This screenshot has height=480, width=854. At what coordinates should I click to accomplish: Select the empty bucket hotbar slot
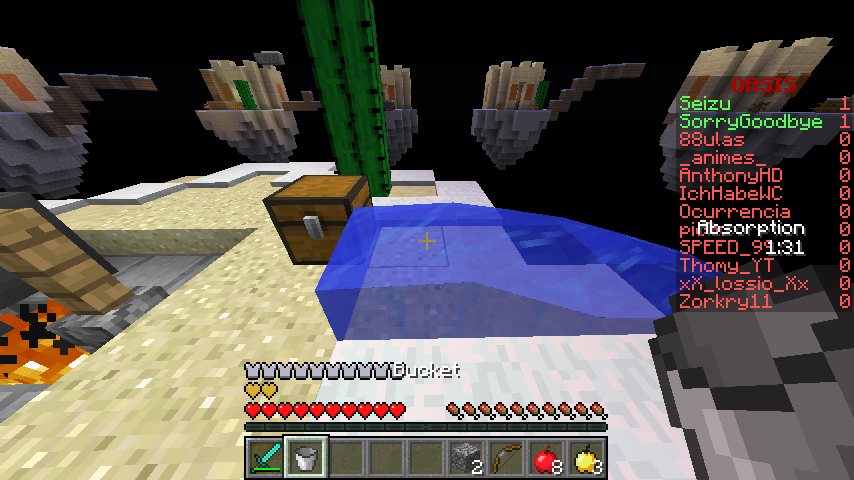306,457
